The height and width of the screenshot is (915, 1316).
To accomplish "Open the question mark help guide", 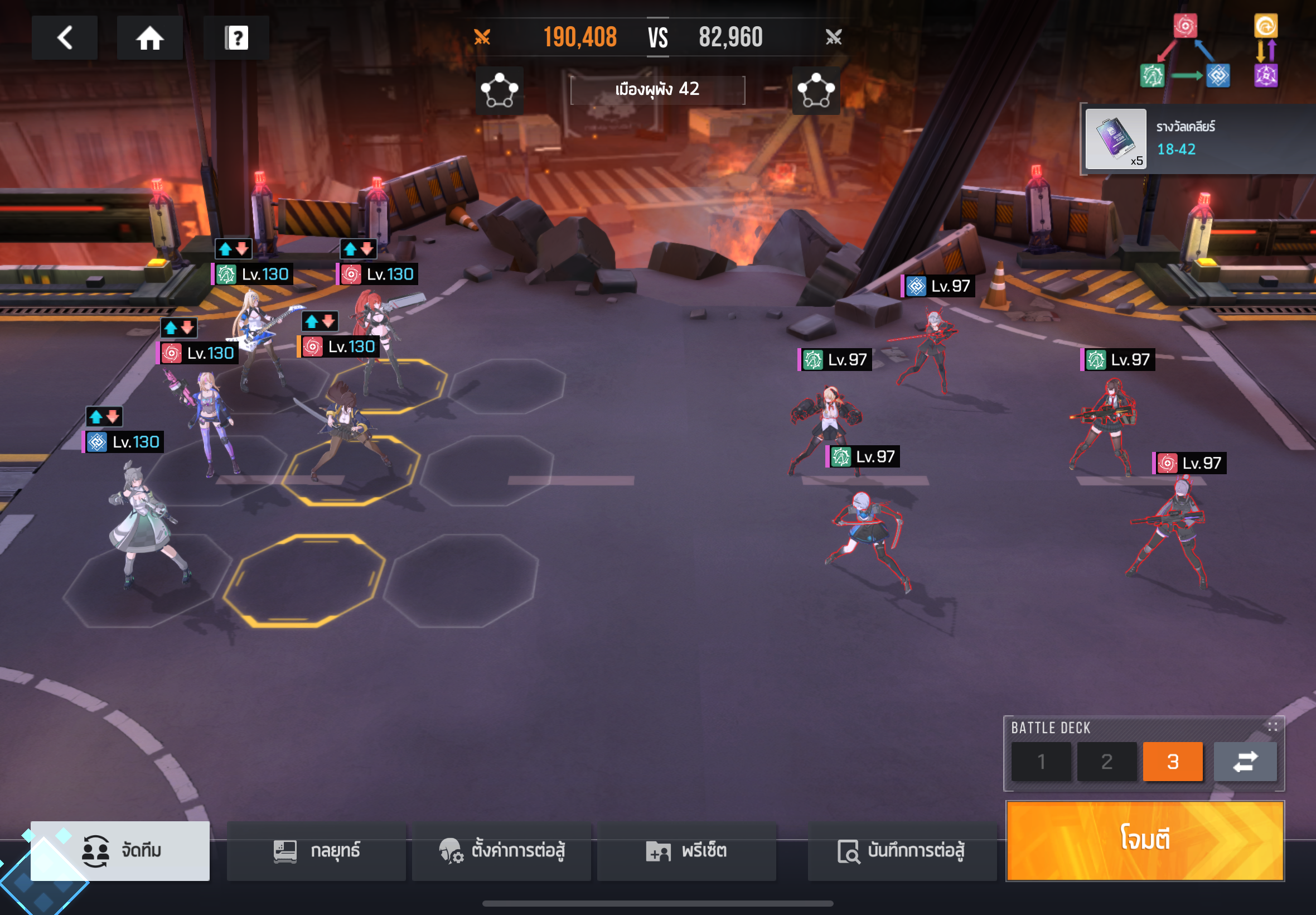I will [236, 38].
